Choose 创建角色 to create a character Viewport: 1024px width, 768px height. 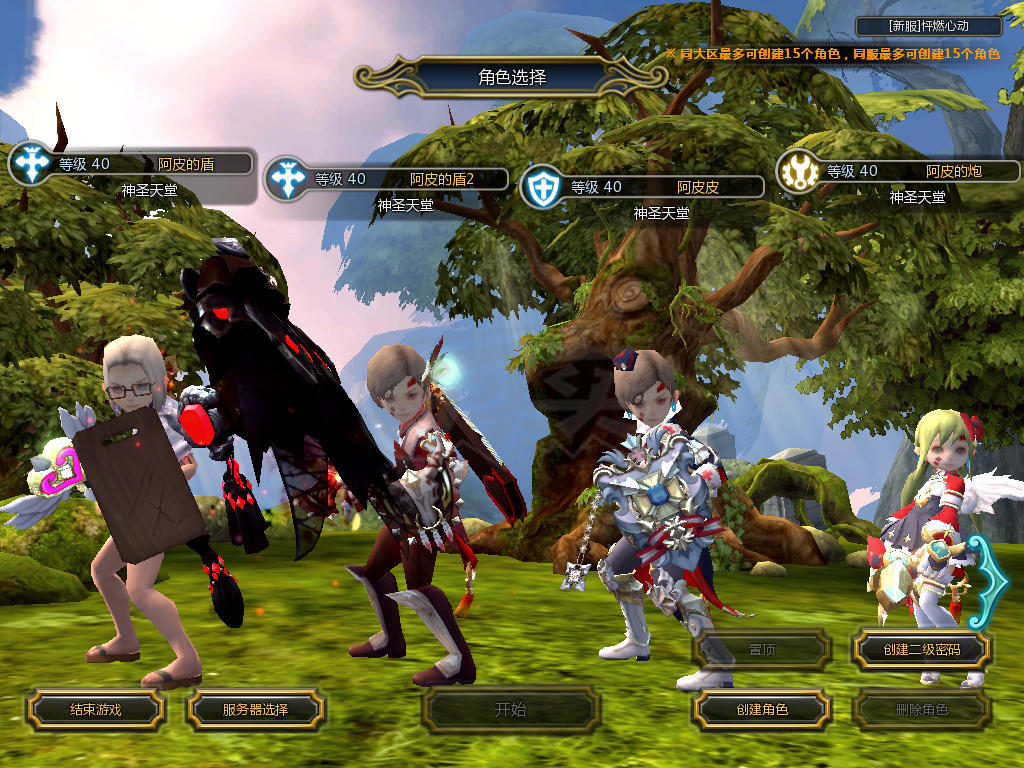point(762,710)
